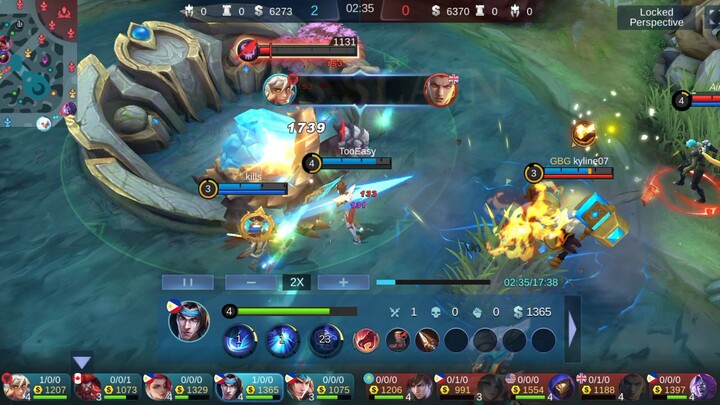Select the enemy player with 991 gold

(x=466, y=387)
